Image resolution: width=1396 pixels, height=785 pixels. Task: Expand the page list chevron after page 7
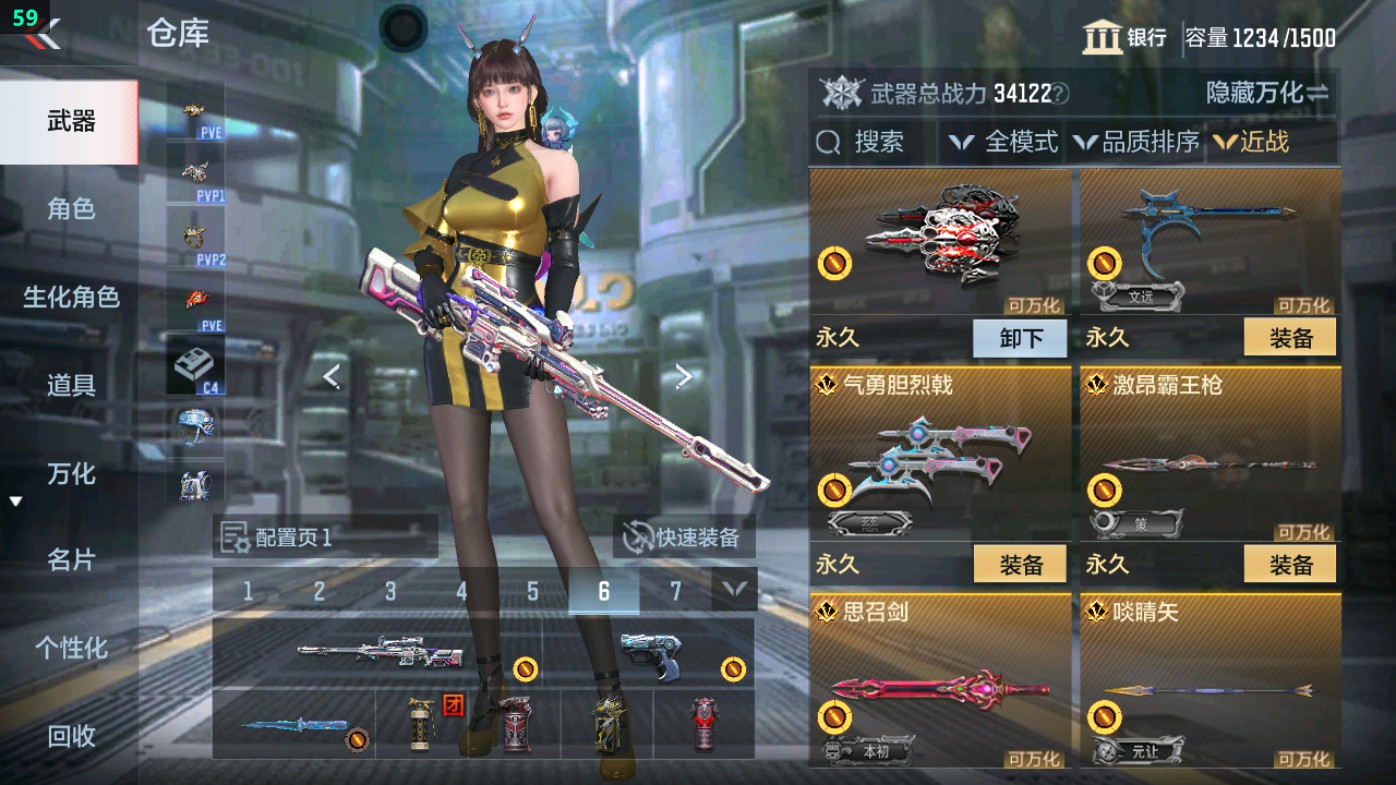tap(735, 591)
